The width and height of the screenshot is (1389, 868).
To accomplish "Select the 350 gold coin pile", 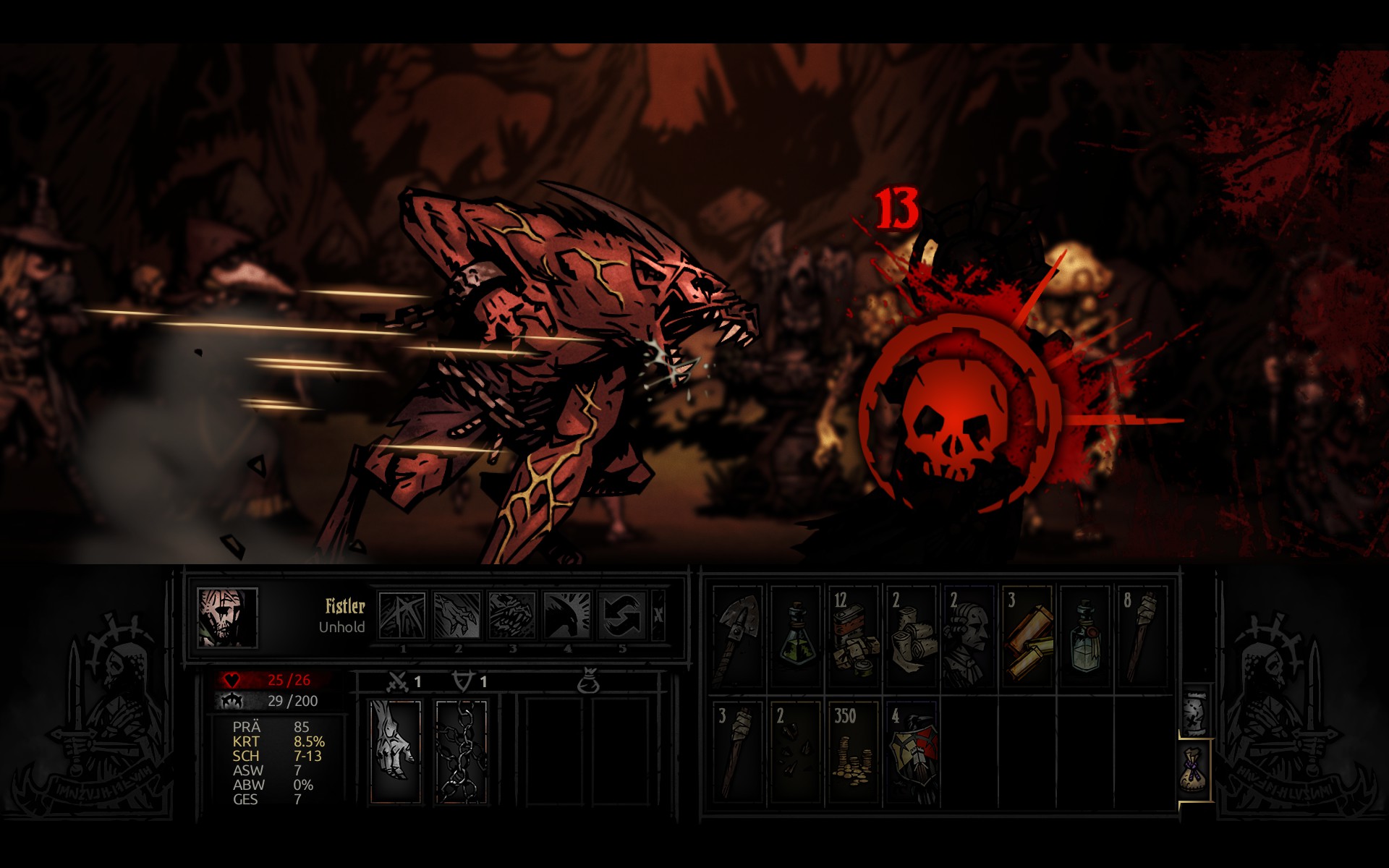I will (x=854, y=752).
